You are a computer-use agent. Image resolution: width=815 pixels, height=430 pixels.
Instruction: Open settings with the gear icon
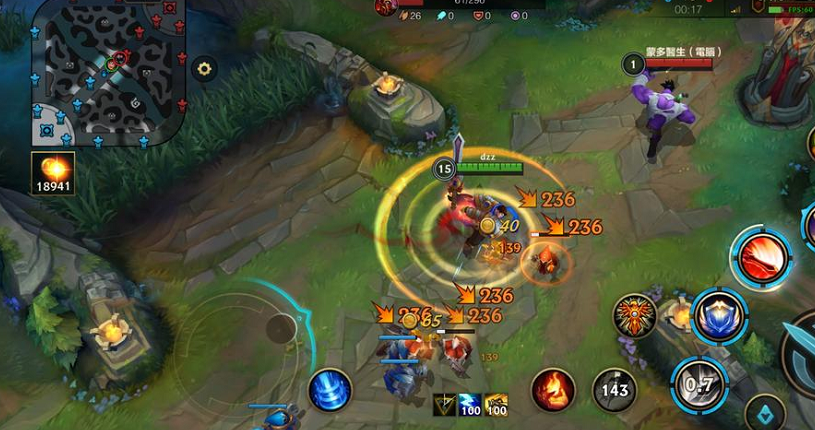click(x=205, y=69)
